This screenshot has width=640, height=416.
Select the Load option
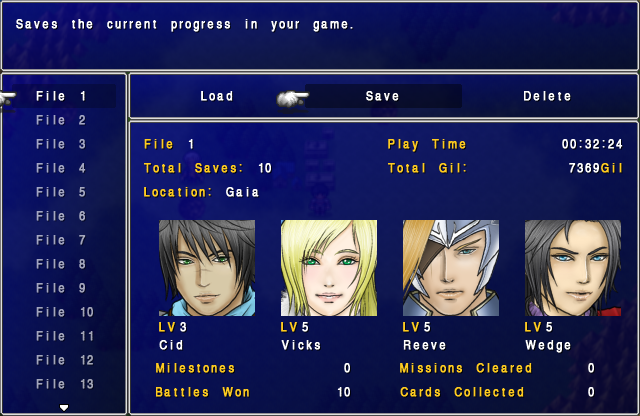pyautogui.click(x=216, y=97)
